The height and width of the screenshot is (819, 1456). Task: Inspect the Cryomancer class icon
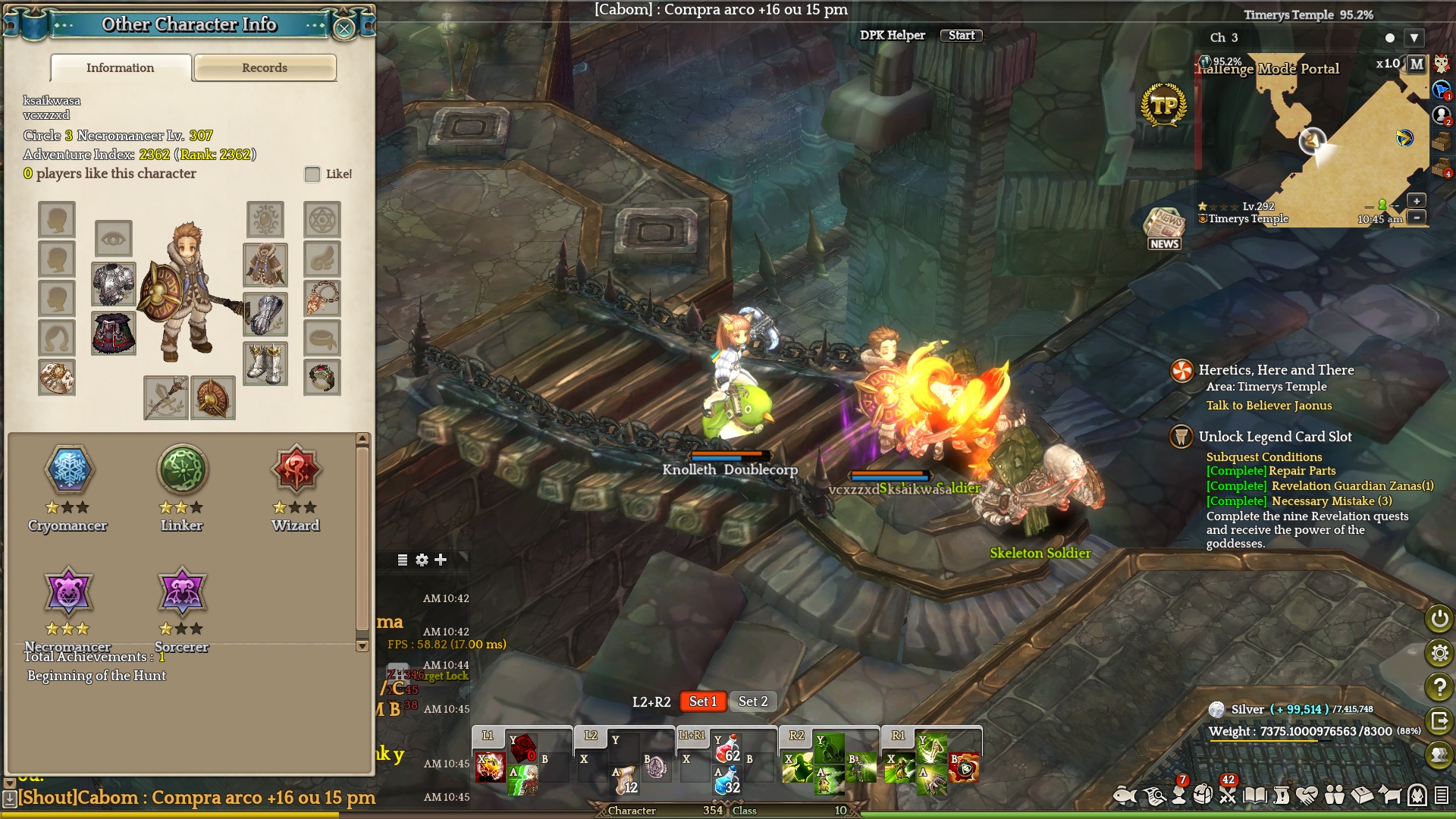[68, 469]
